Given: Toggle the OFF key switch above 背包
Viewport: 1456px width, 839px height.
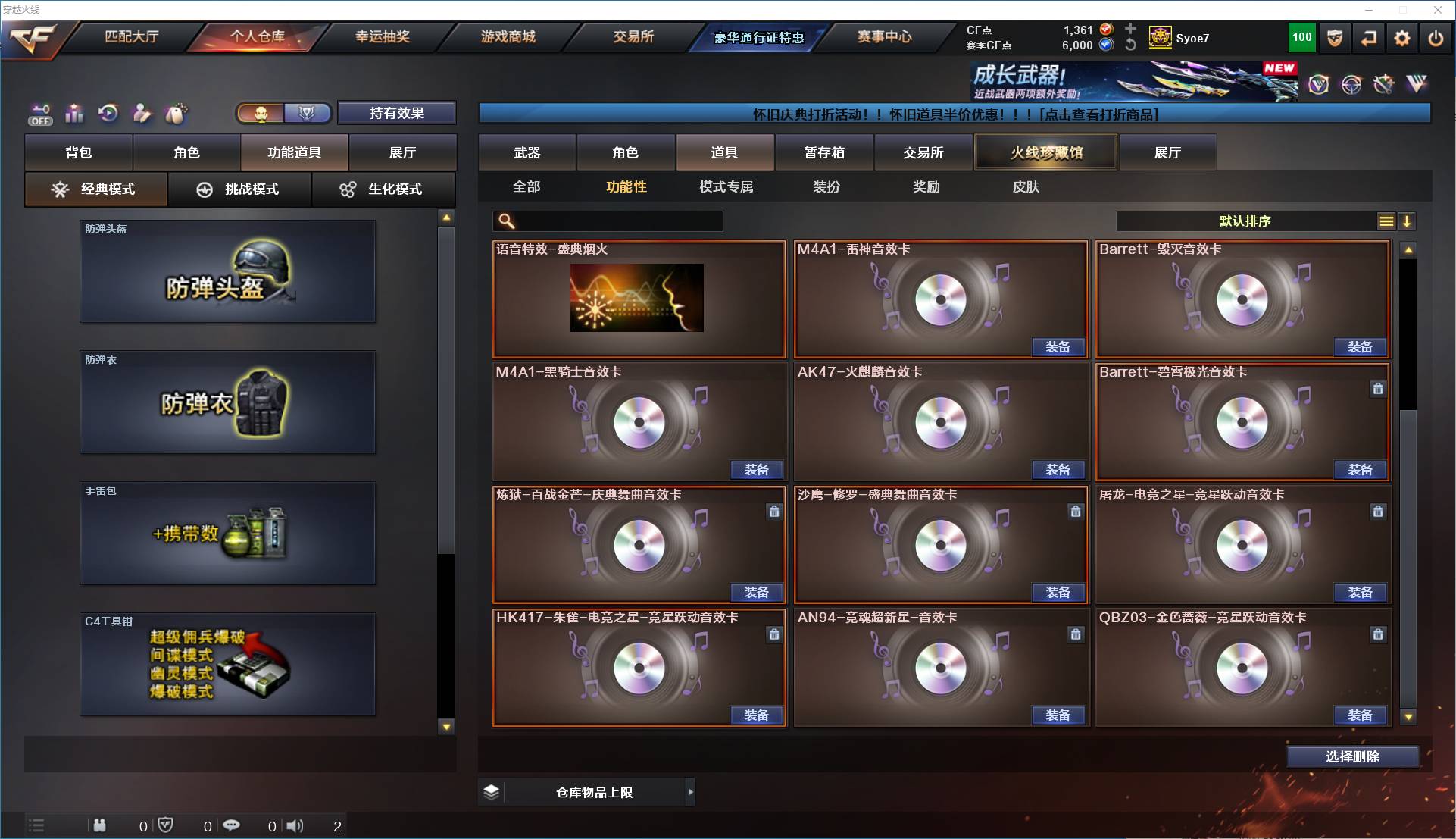Looking at the screenshot, I should point(39,114).
